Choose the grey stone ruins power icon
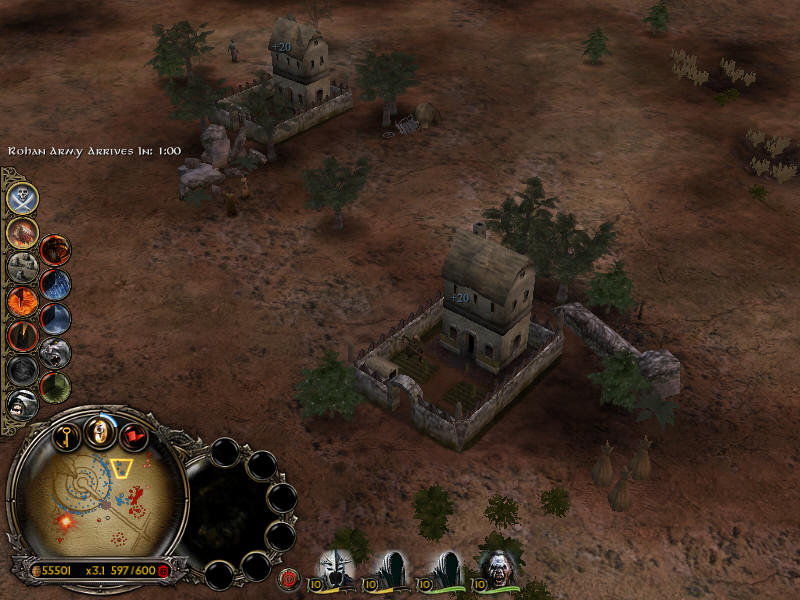 (22, 266)
